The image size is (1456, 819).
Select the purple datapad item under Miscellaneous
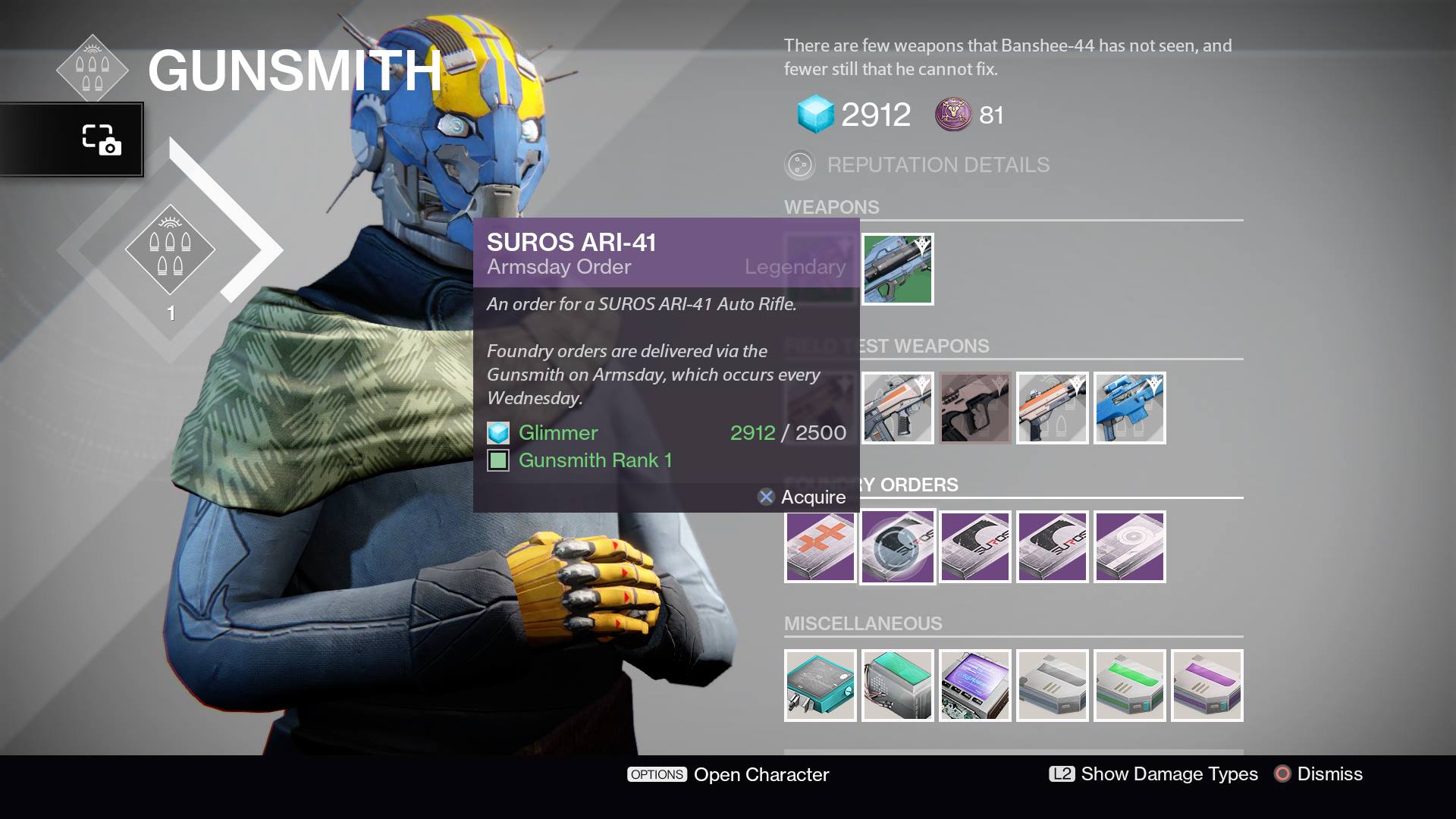coord(974,686)
